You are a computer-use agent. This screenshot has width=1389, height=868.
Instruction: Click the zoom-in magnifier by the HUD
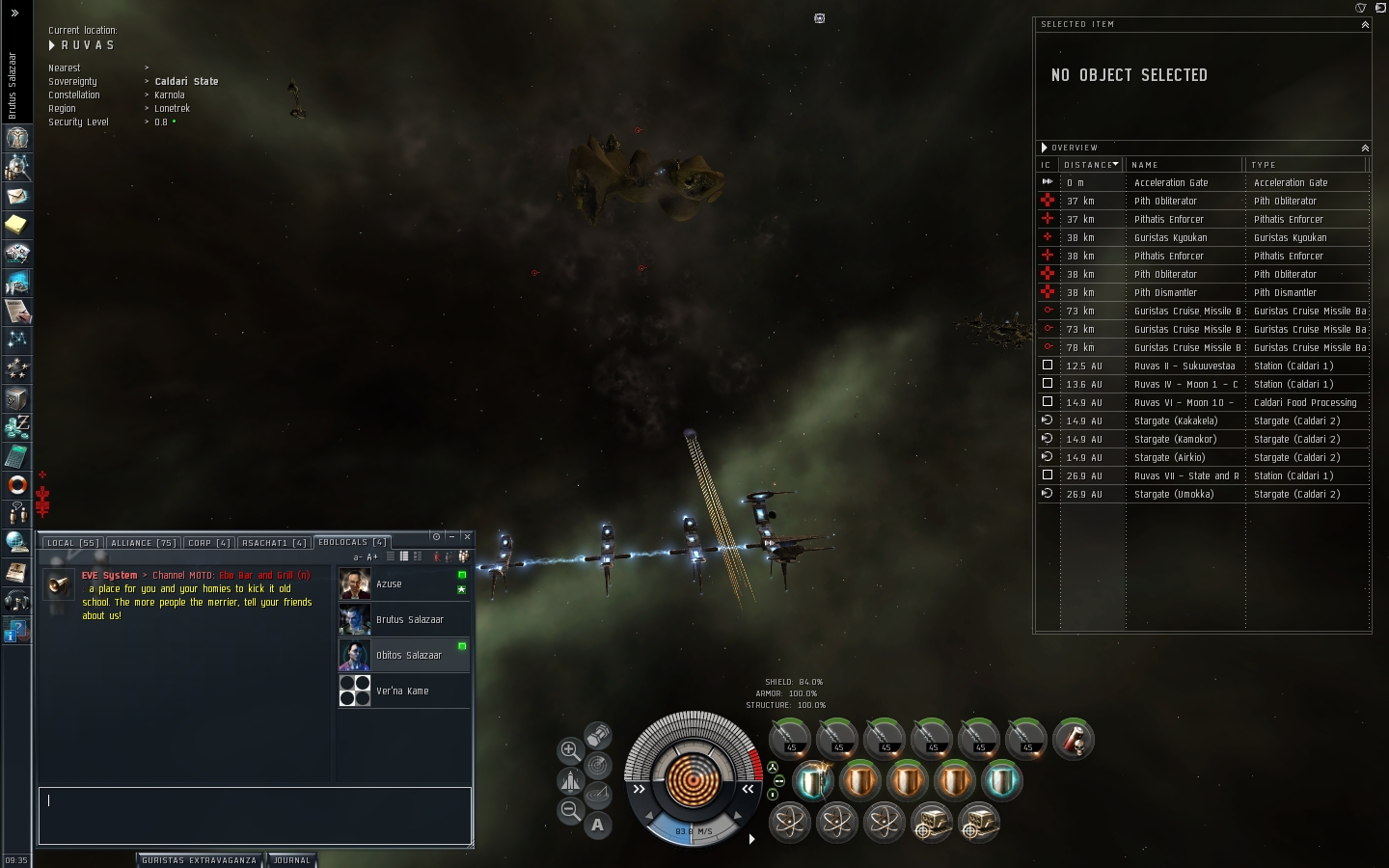click(570, 750)
